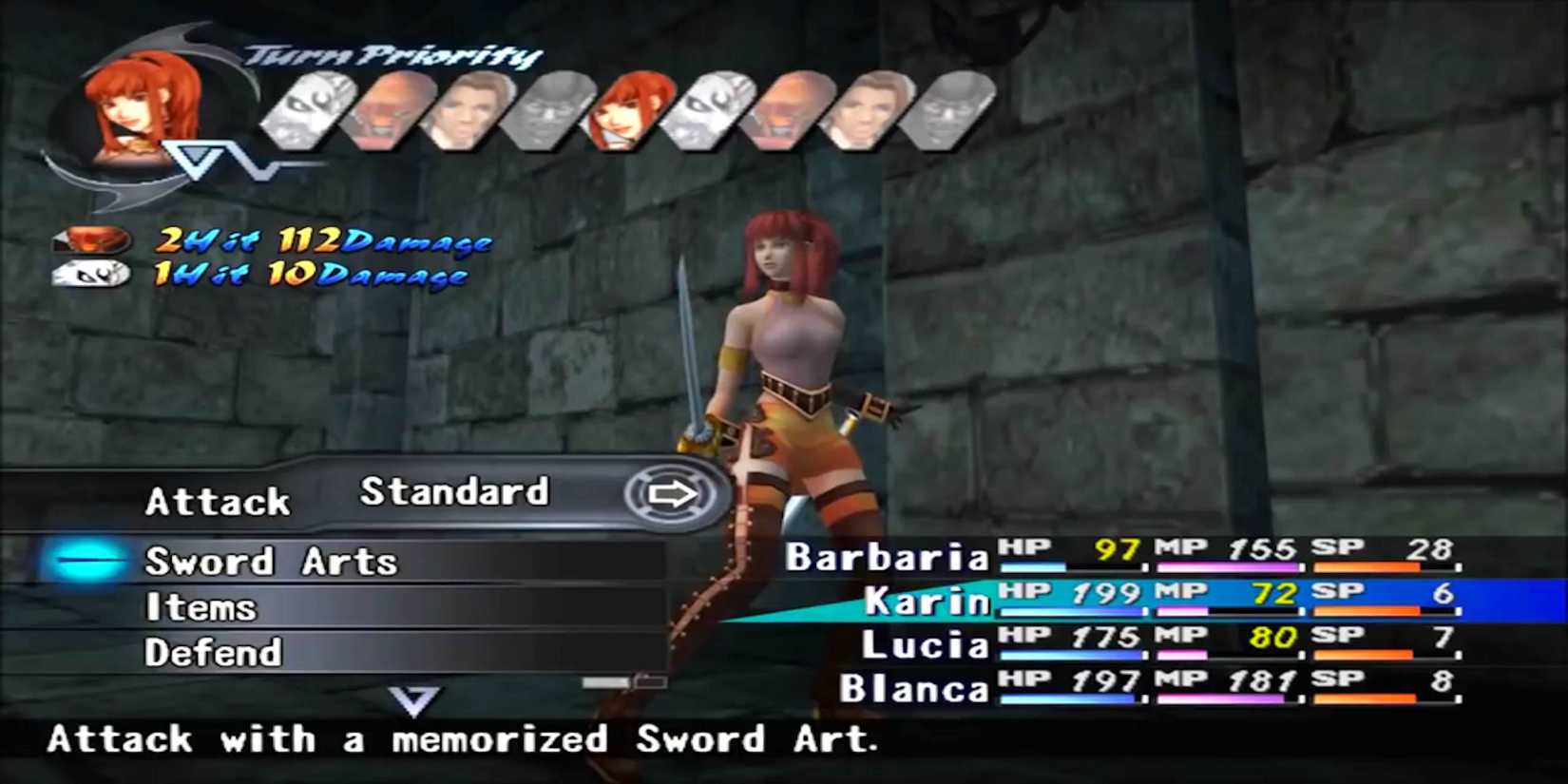Choose the Attack command
Screen dimensions: 1568x784
click(x=217, y=501)
